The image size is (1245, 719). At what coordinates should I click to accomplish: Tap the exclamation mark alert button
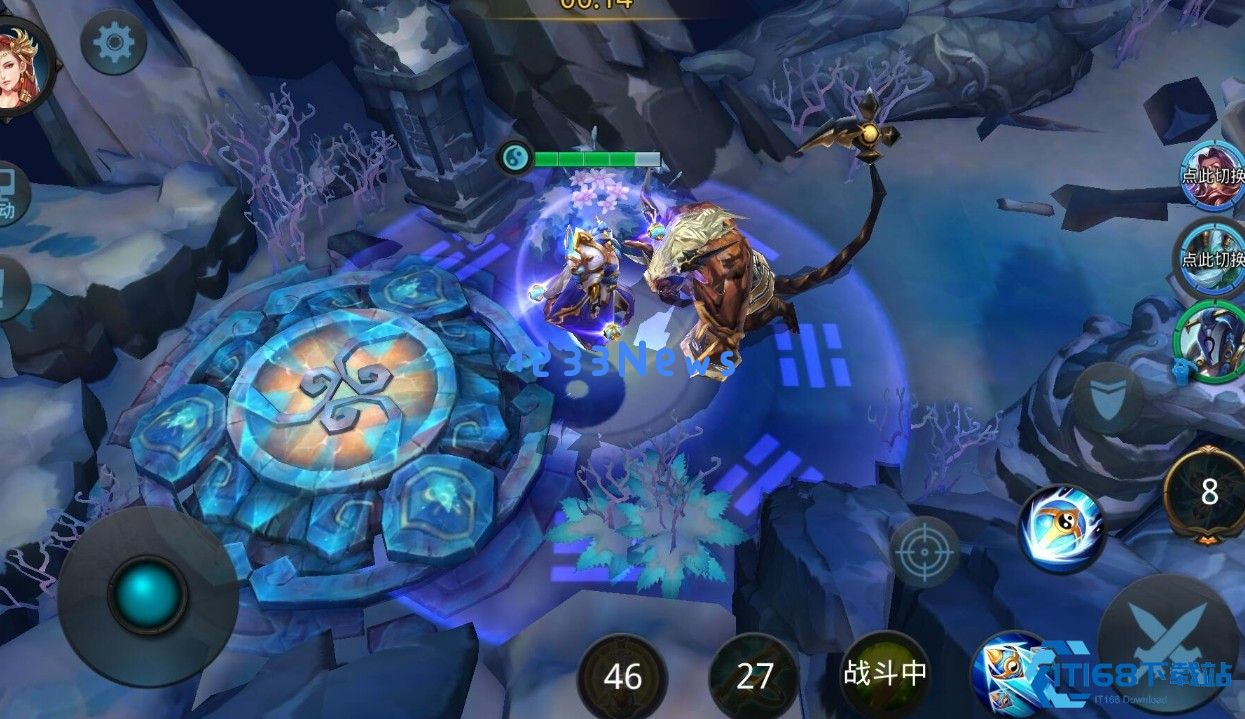point(10,290)
